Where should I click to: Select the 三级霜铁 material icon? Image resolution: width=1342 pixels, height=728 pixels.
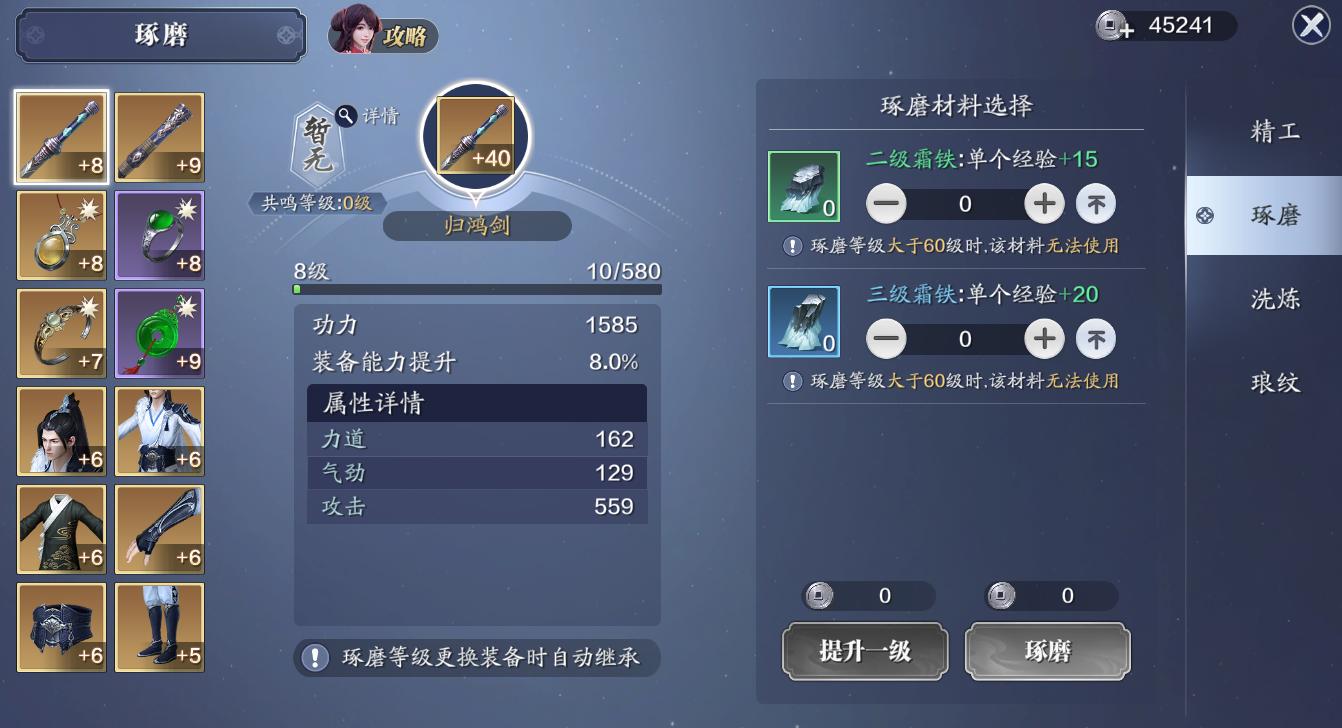coord(803,322)
